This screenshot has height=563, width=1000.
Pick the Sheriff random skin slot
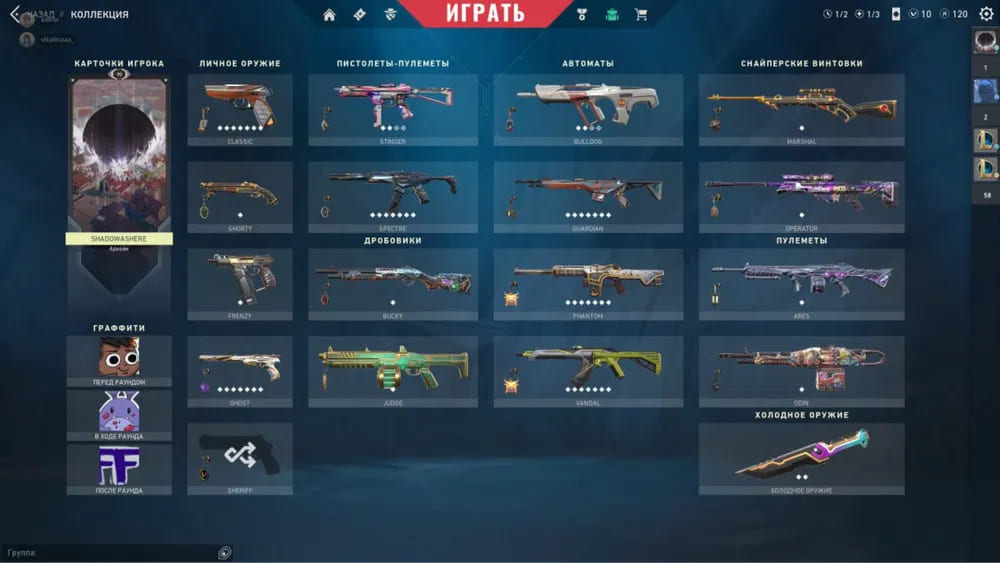tap(240, 456)
